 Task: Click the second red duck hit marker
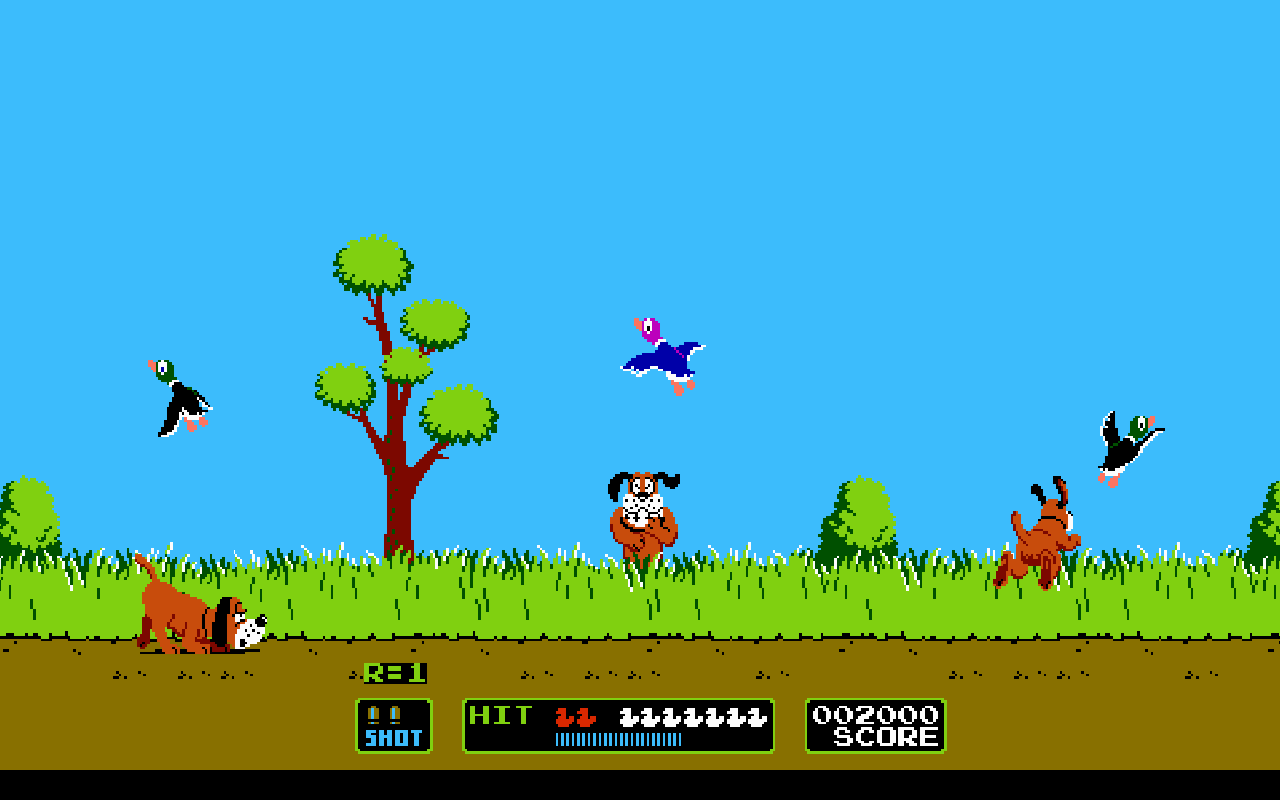pyautogui.click(x=586, y=718)
